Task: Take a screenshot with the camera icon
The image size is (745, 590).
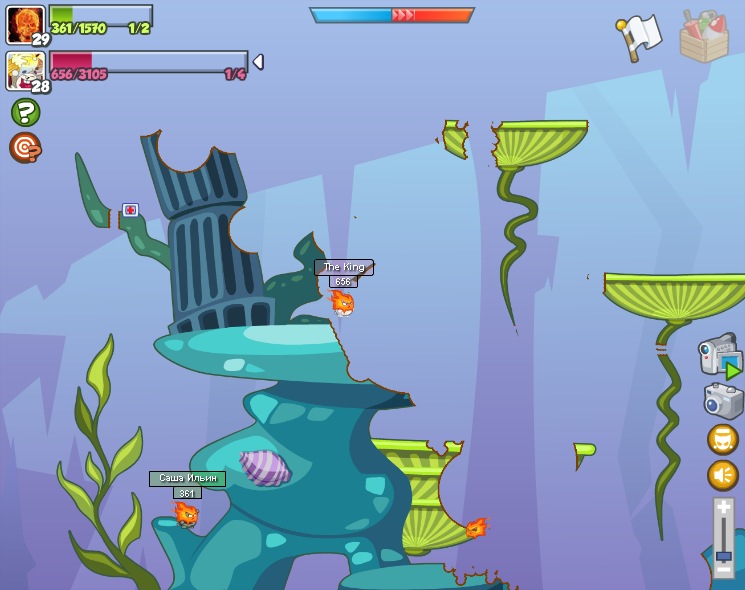Action: coord(723,401)
